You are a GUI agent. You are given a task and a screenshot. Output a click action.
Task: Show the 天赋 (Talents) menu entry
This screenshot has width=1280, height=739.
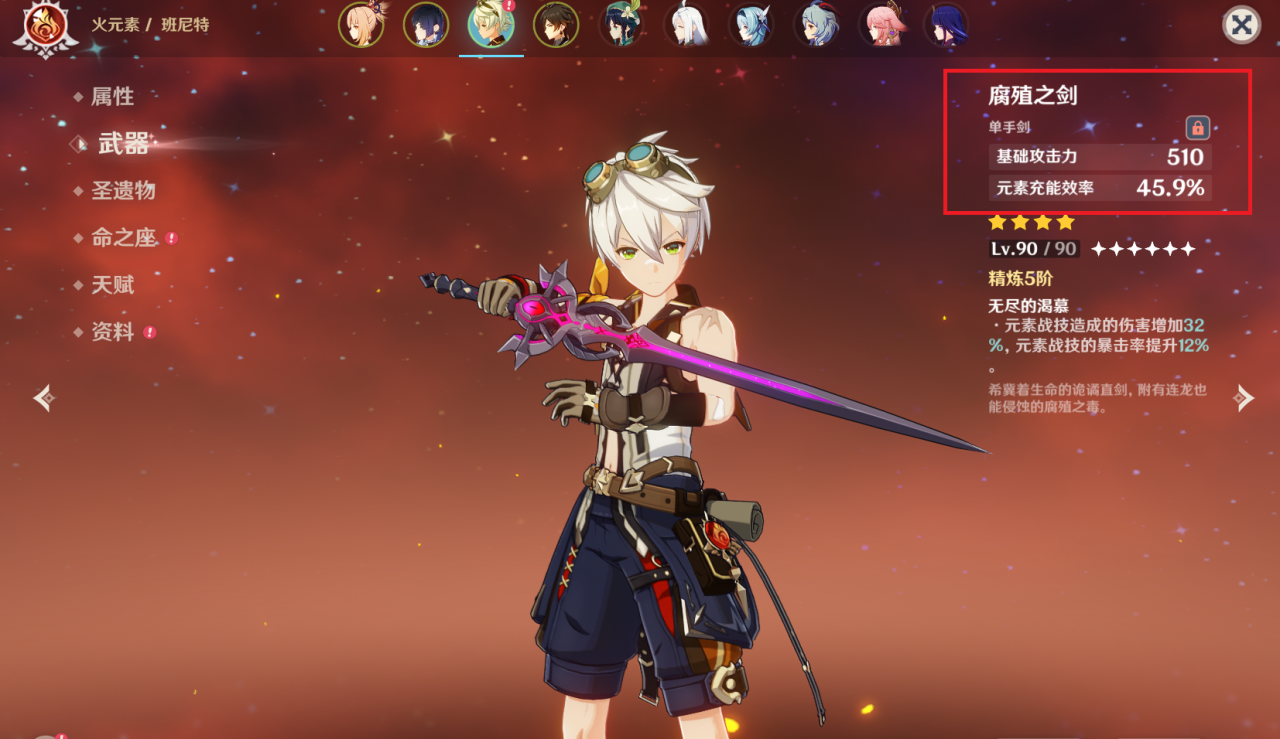point(112,285)
